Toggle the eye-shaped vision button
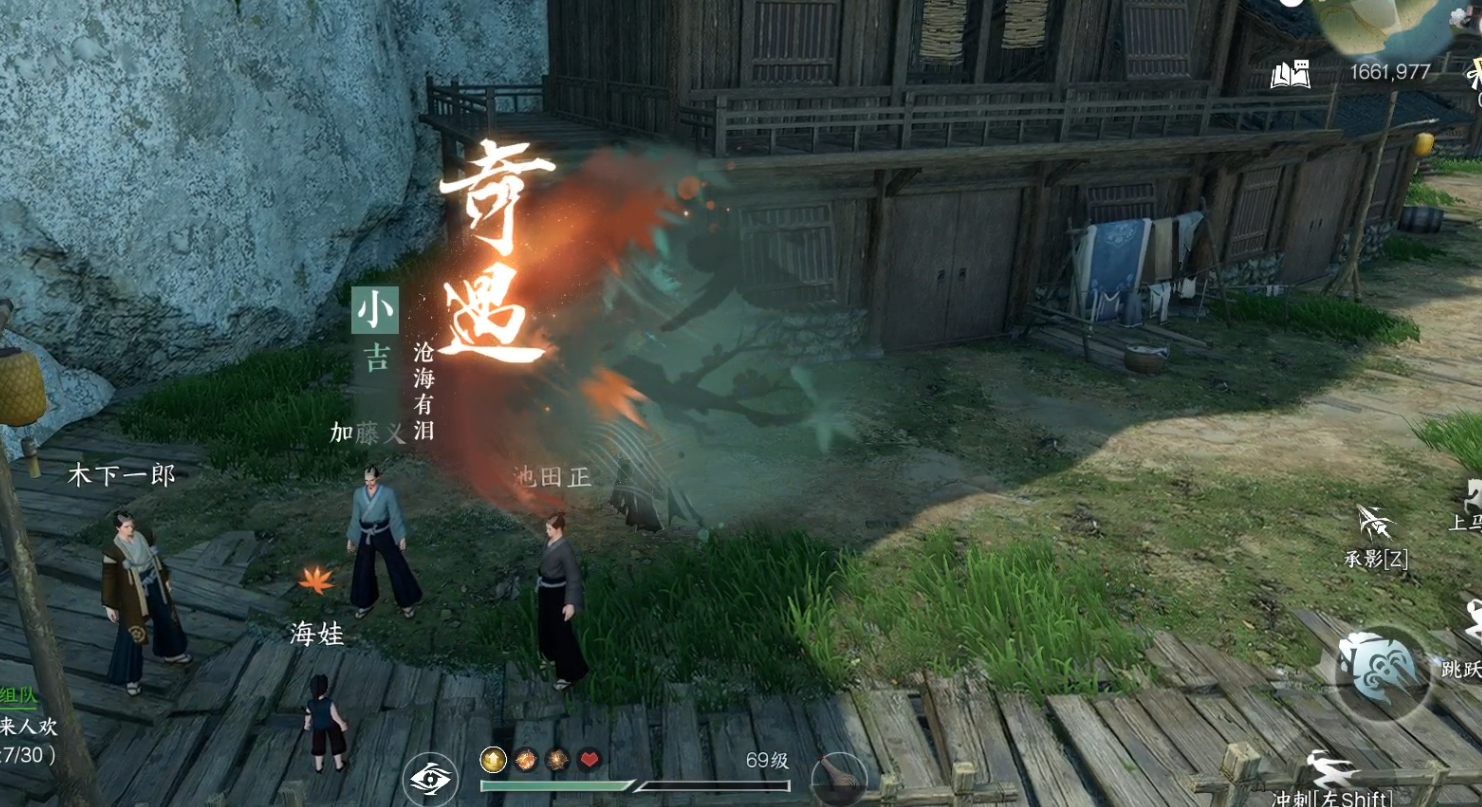1482x807 pixels. point(430,778)
